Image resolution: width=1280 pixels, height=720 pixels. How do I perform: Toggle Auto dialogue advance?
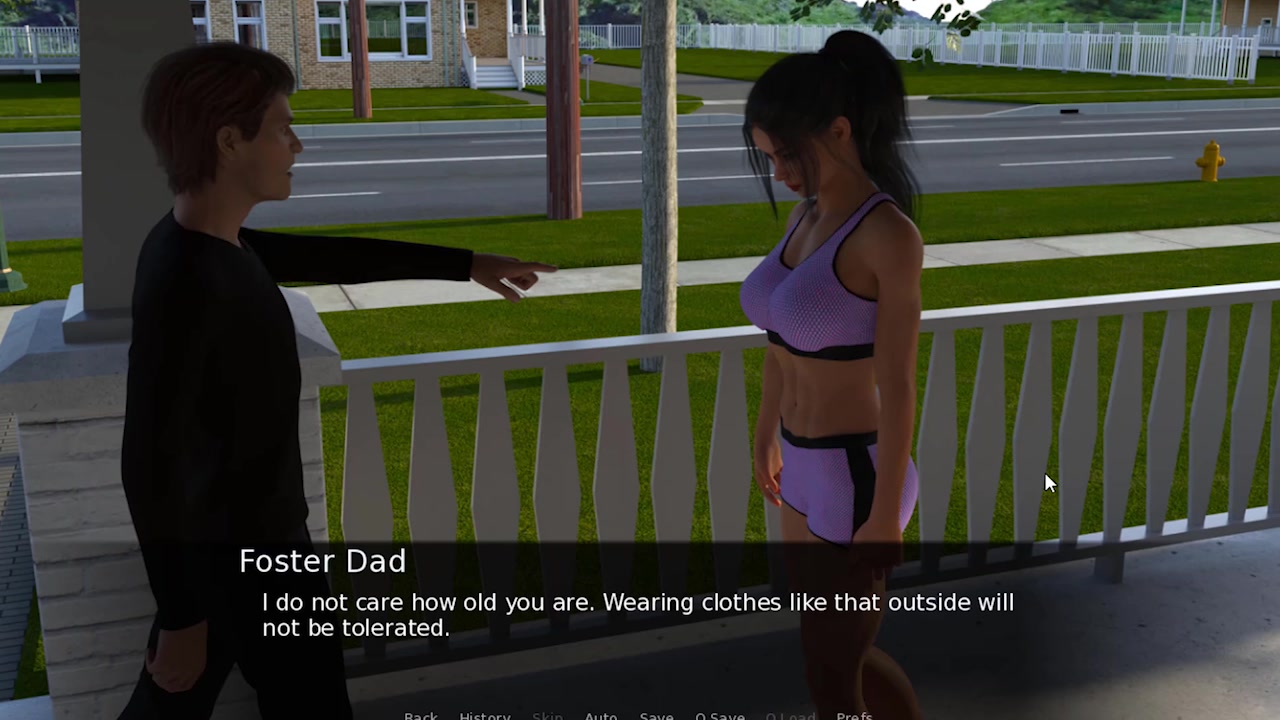[601, 716]
